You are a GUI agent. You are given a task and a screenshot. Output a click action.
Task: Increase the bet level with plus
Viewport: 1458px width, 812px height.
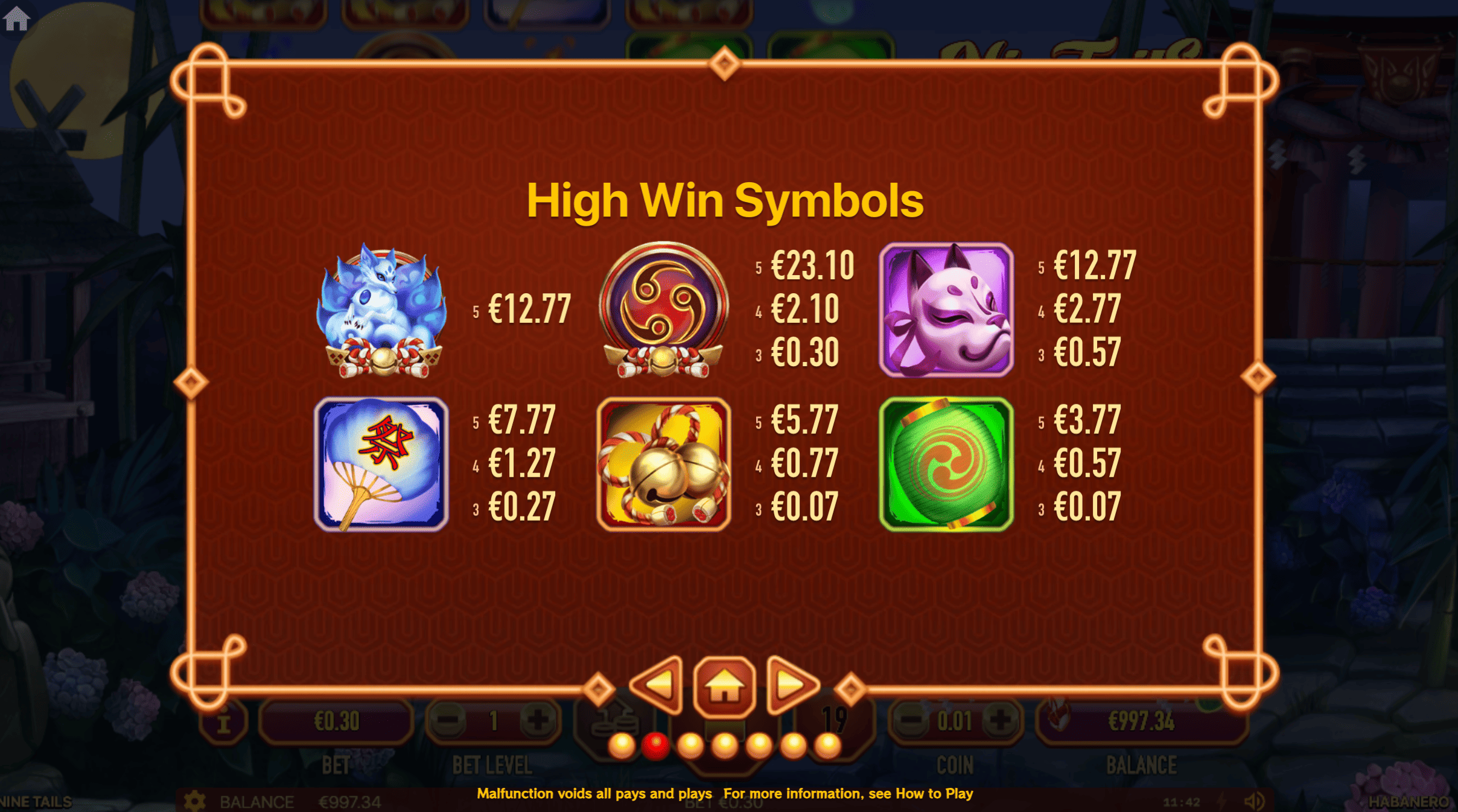pos(538,720)
